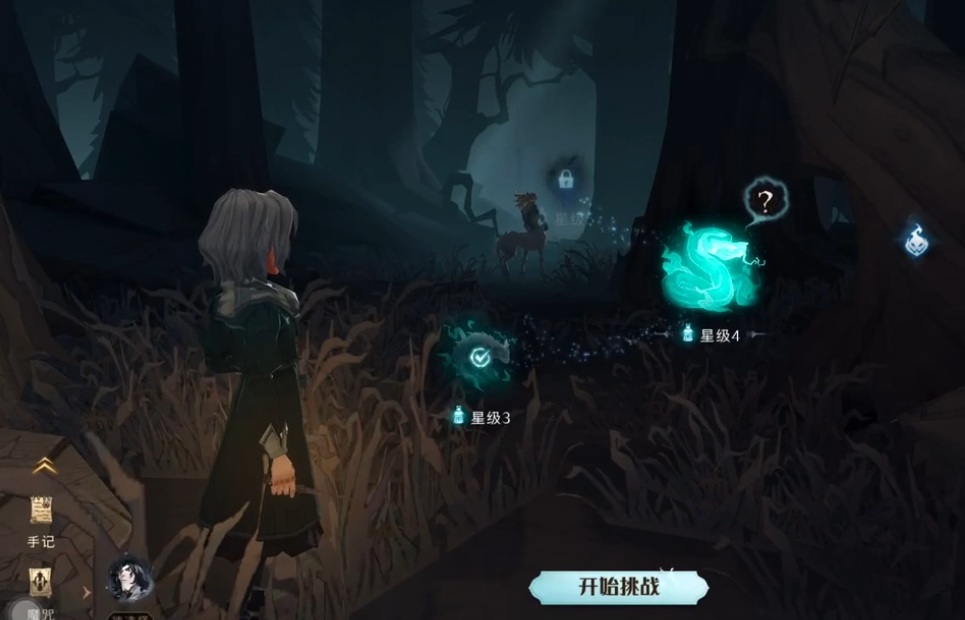The width and height of the screenshot is (965, 620).
Task: Select the blue flame stage marker
Action: click(x=918, y=241)
